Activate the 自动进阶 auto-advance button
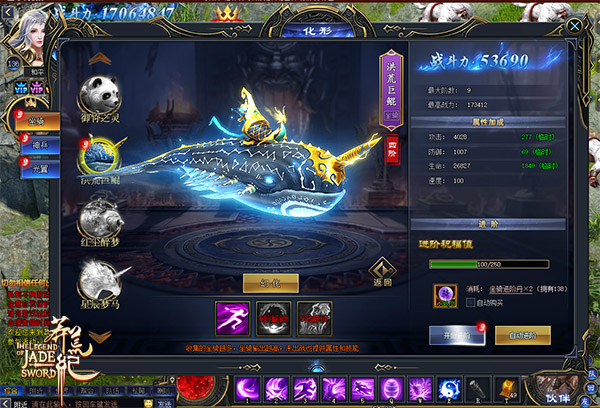Screen dimensions: 600x408 click(x=522, y=334)
